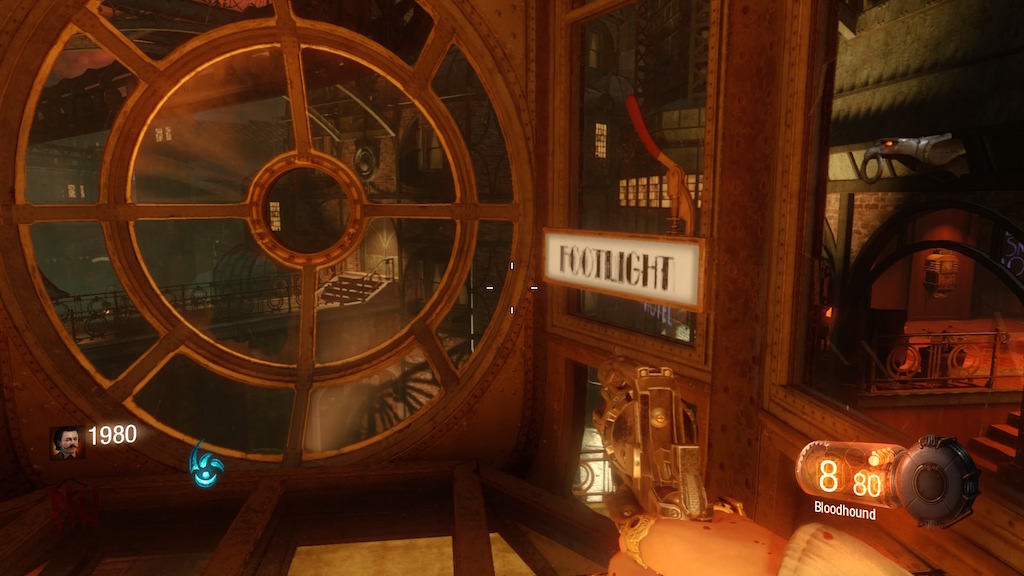Viewport: 1024px width, 576px height.
Task: Select the Bloodhound weapon label
Action: 844,513
